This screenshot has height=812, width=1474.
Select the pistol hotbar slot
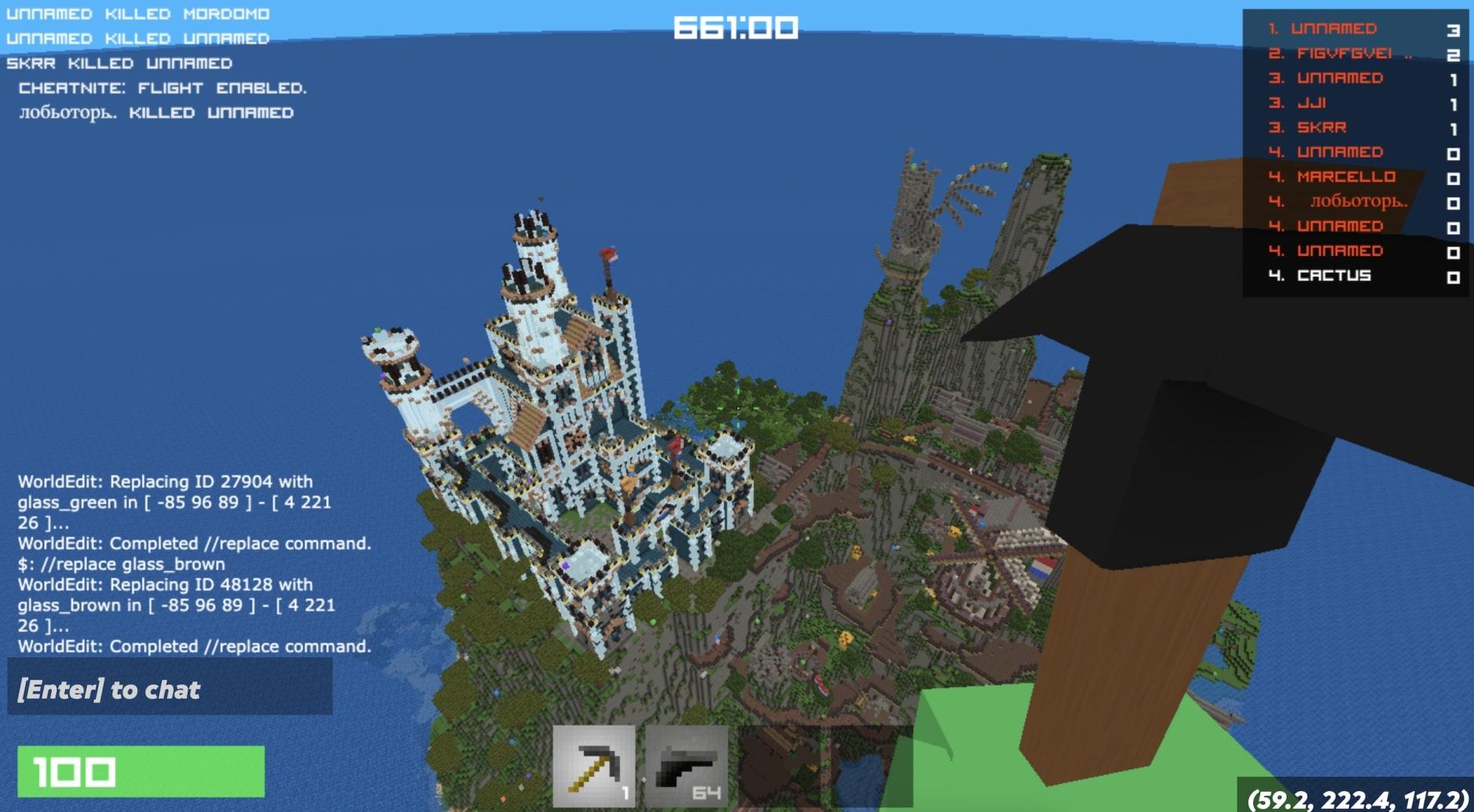(686, 766)
